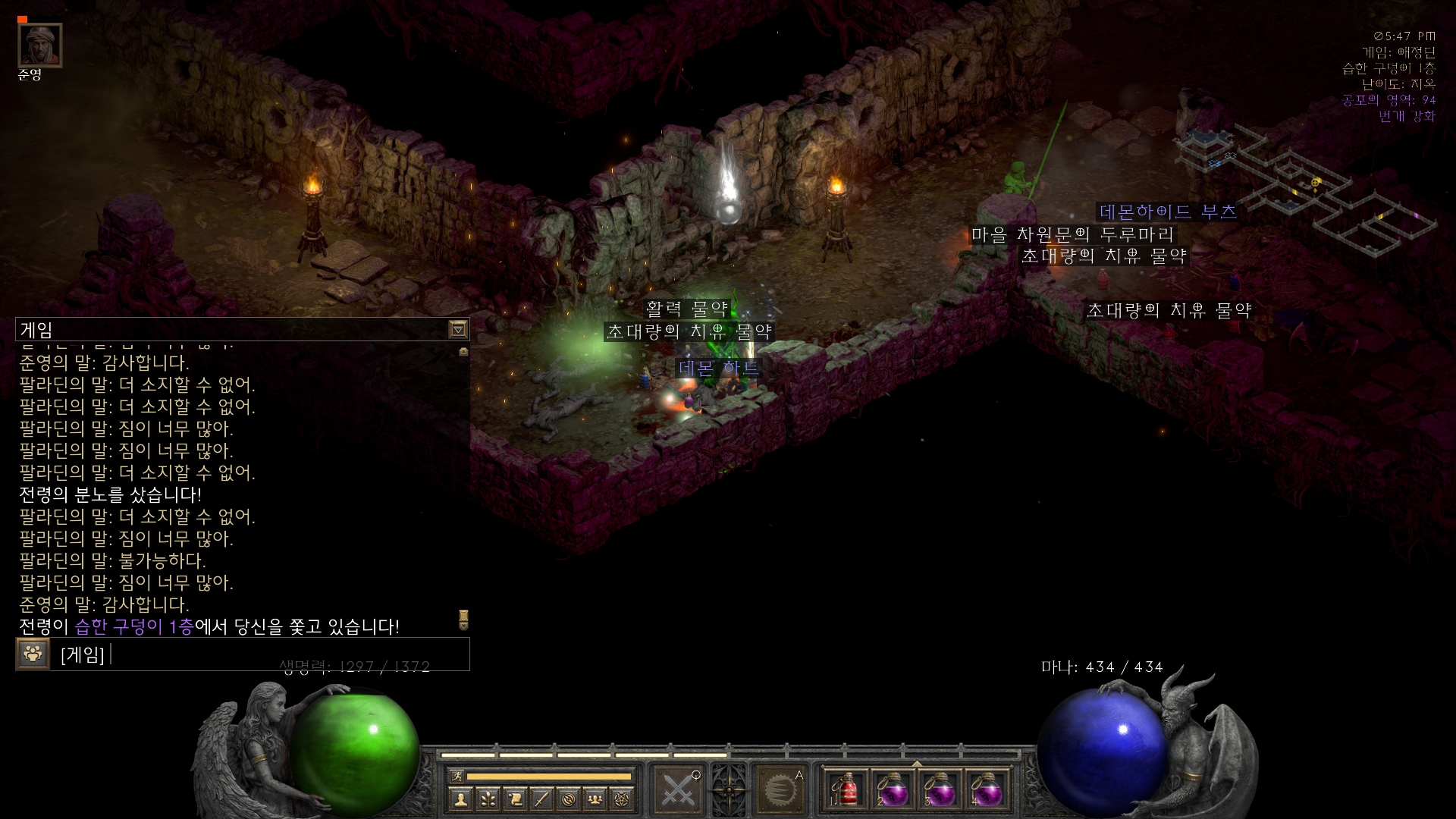1456x819 pixels.
Task: Select the crossed swords left skill
Action: pyautogui.click(x=677, y=790)
